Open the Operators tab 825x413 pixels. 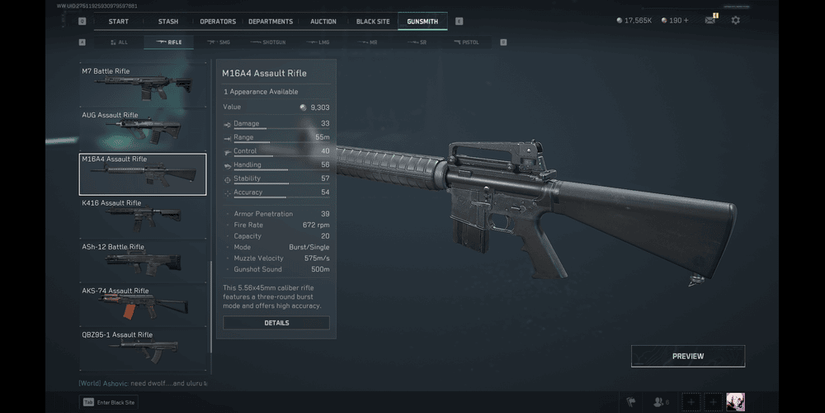point(218,21)
